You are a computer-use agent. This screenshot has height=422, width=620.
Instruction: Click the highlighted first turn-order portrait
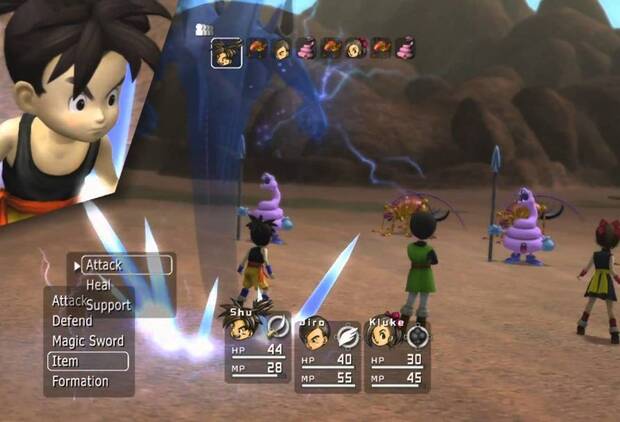[226, 52]
